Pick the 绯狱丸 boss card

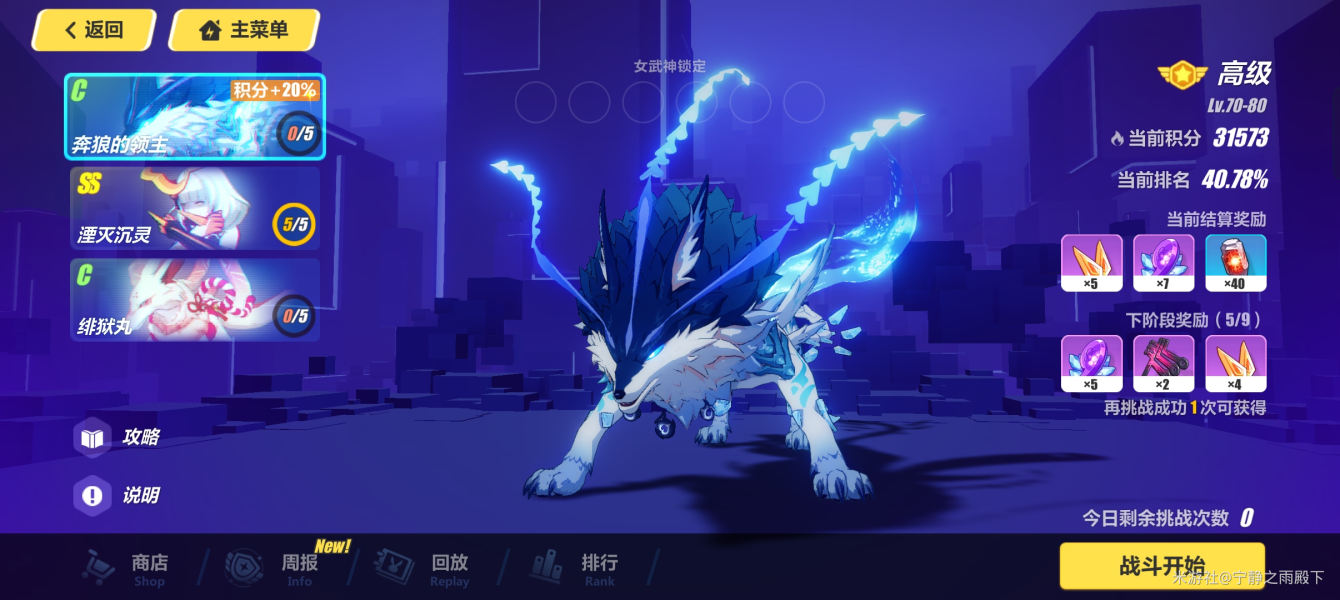(x=195, y=300)
